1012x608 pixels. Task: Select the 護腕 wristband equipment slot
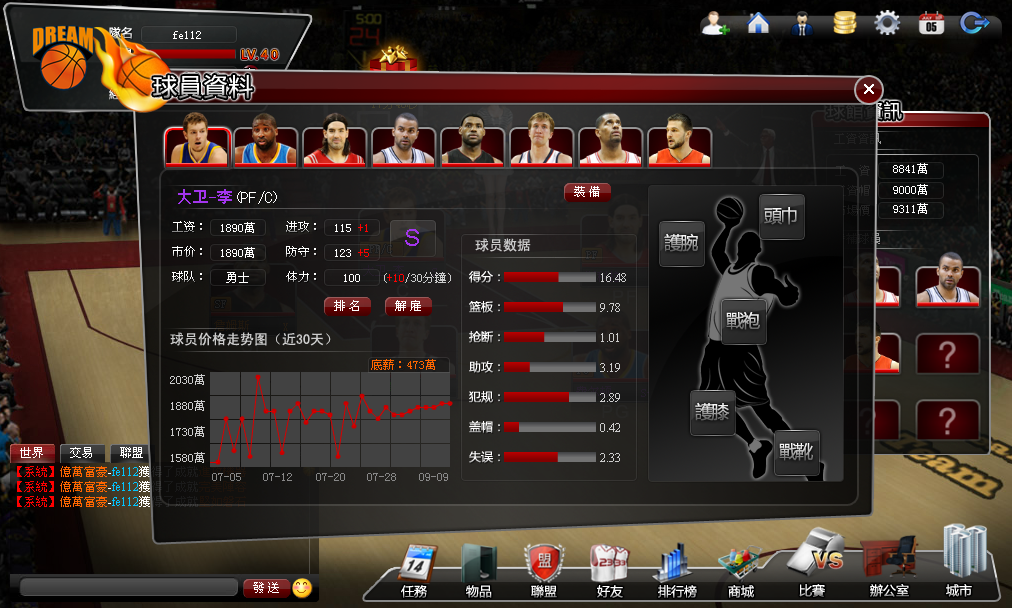click(x=681, y=242)
